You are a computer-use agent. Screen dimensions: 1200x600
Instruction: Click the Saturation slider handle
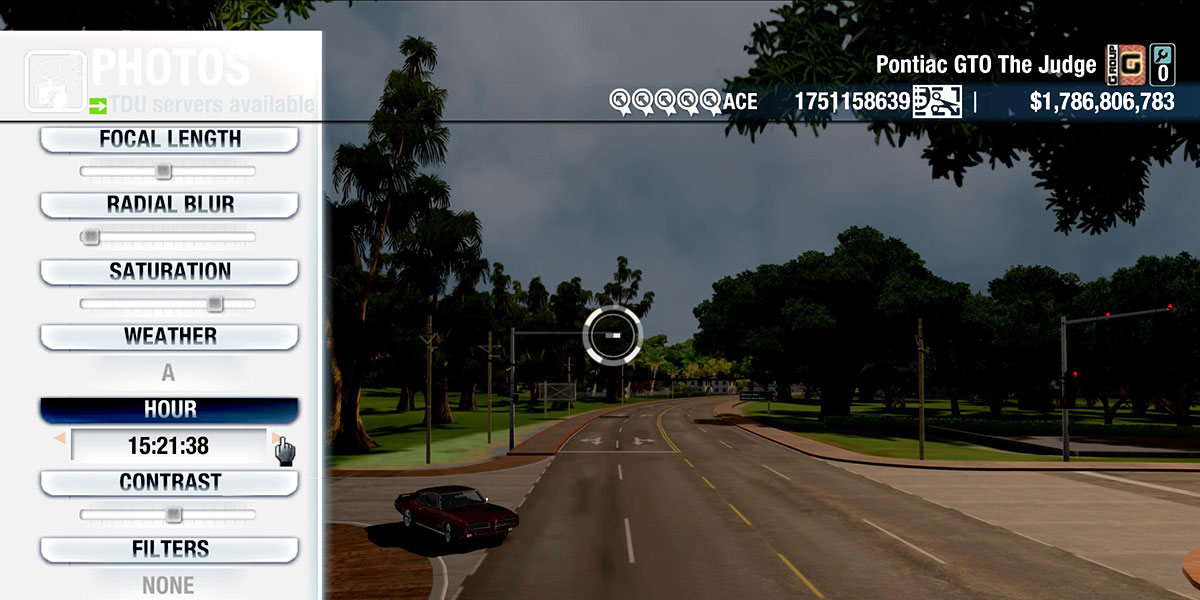214,304
